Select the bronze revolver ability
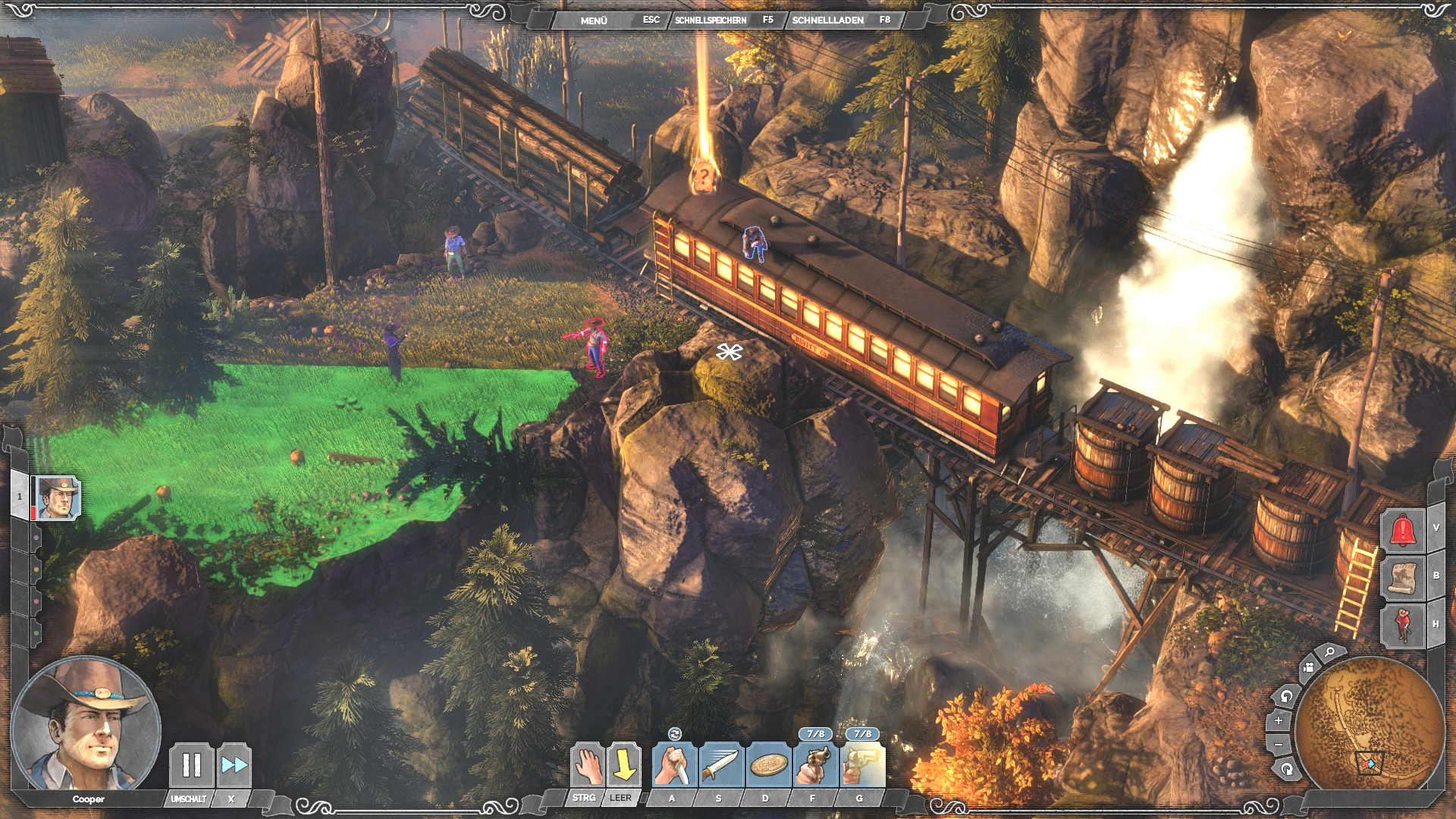The height and width of the screenshot is (819, 1456). click(x=814, y=765)
